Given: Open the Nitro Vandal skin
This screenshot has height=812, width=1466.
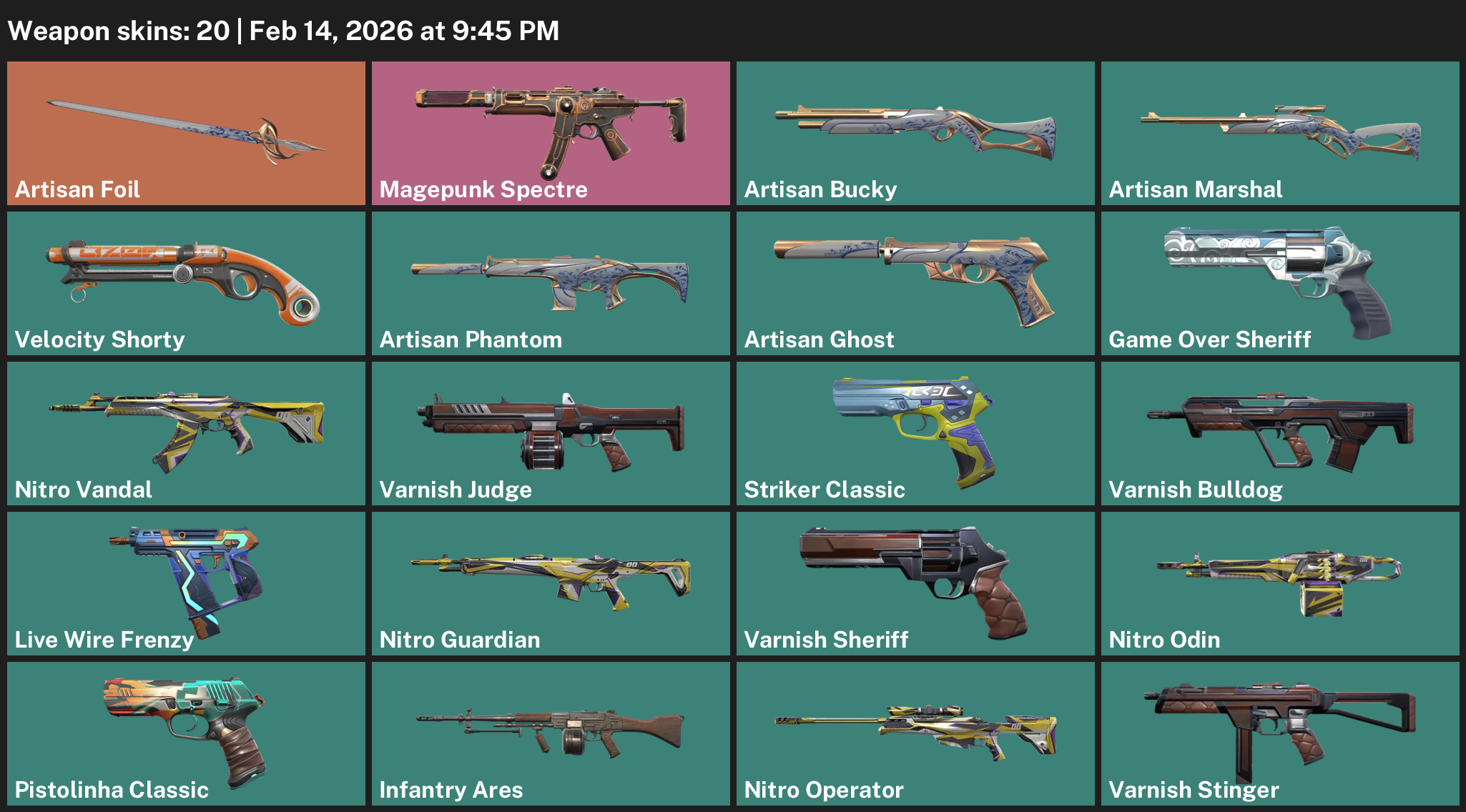Looking at the screenshot, I should pos(186,432).
